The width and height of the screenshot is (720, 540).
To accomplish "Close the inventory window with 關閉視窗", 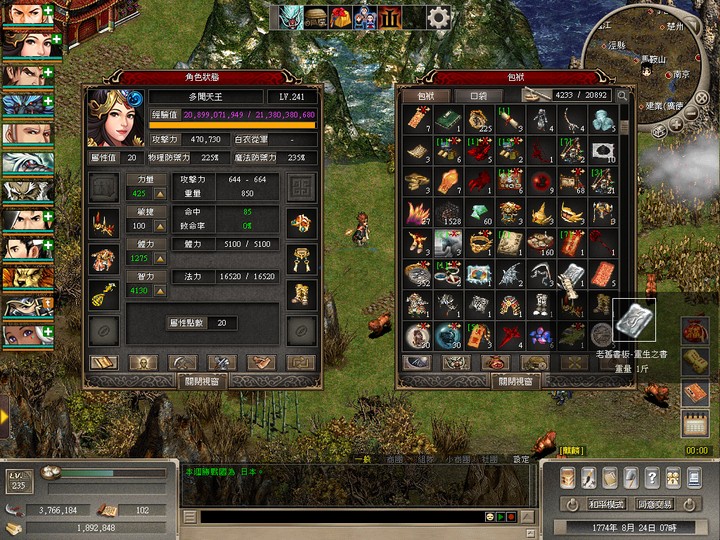I will click(516, 381).
